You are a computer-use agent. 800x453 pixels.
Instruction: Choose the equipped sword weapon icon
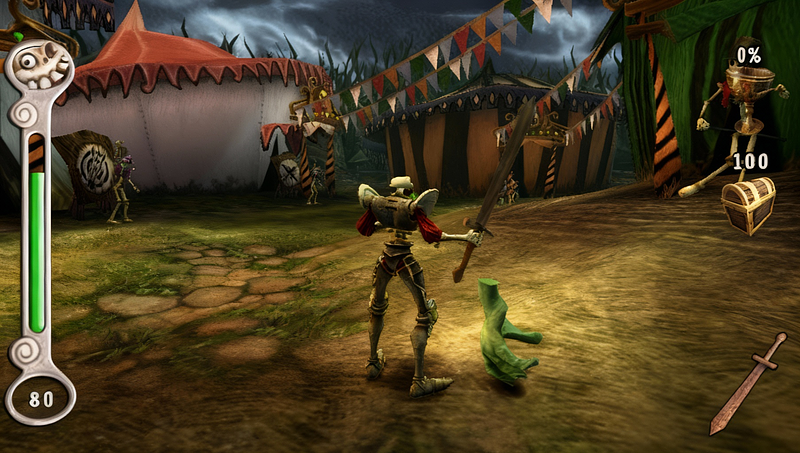point(748,383)
